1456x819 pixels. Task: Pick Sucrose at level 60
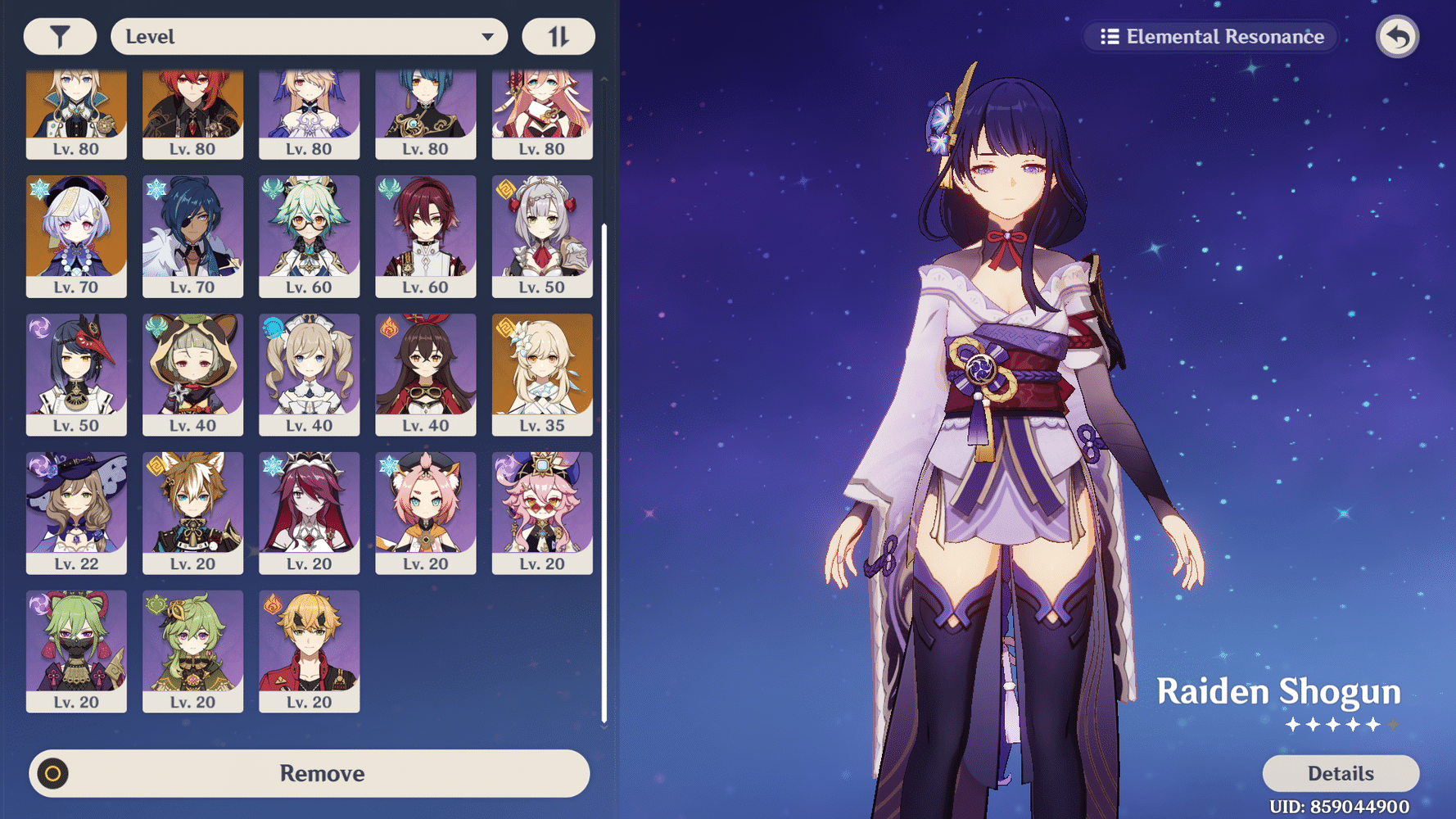[x=309, y=236]
